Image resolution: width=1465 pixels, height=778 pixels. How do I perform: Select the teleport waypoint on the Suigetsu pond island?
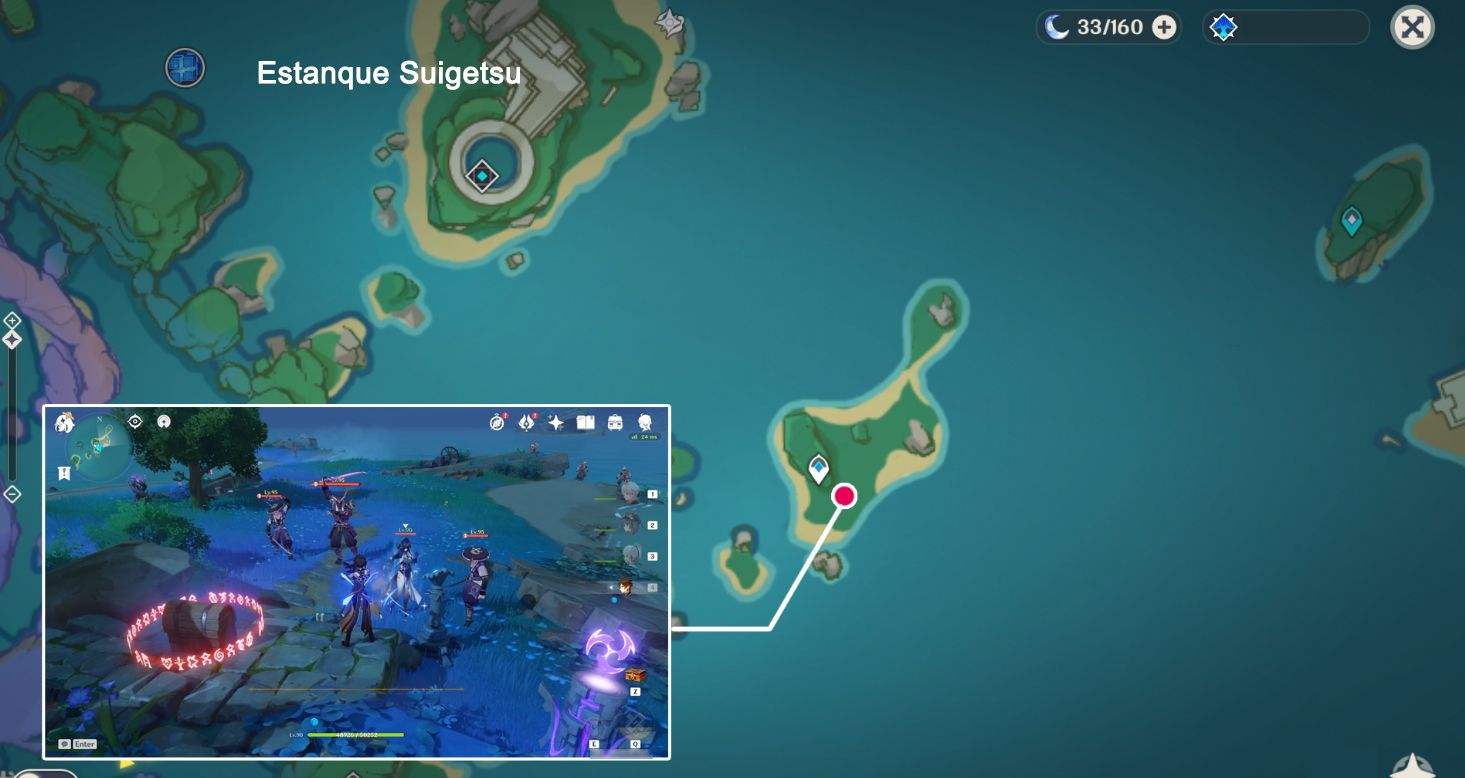(x=480, y=176)
